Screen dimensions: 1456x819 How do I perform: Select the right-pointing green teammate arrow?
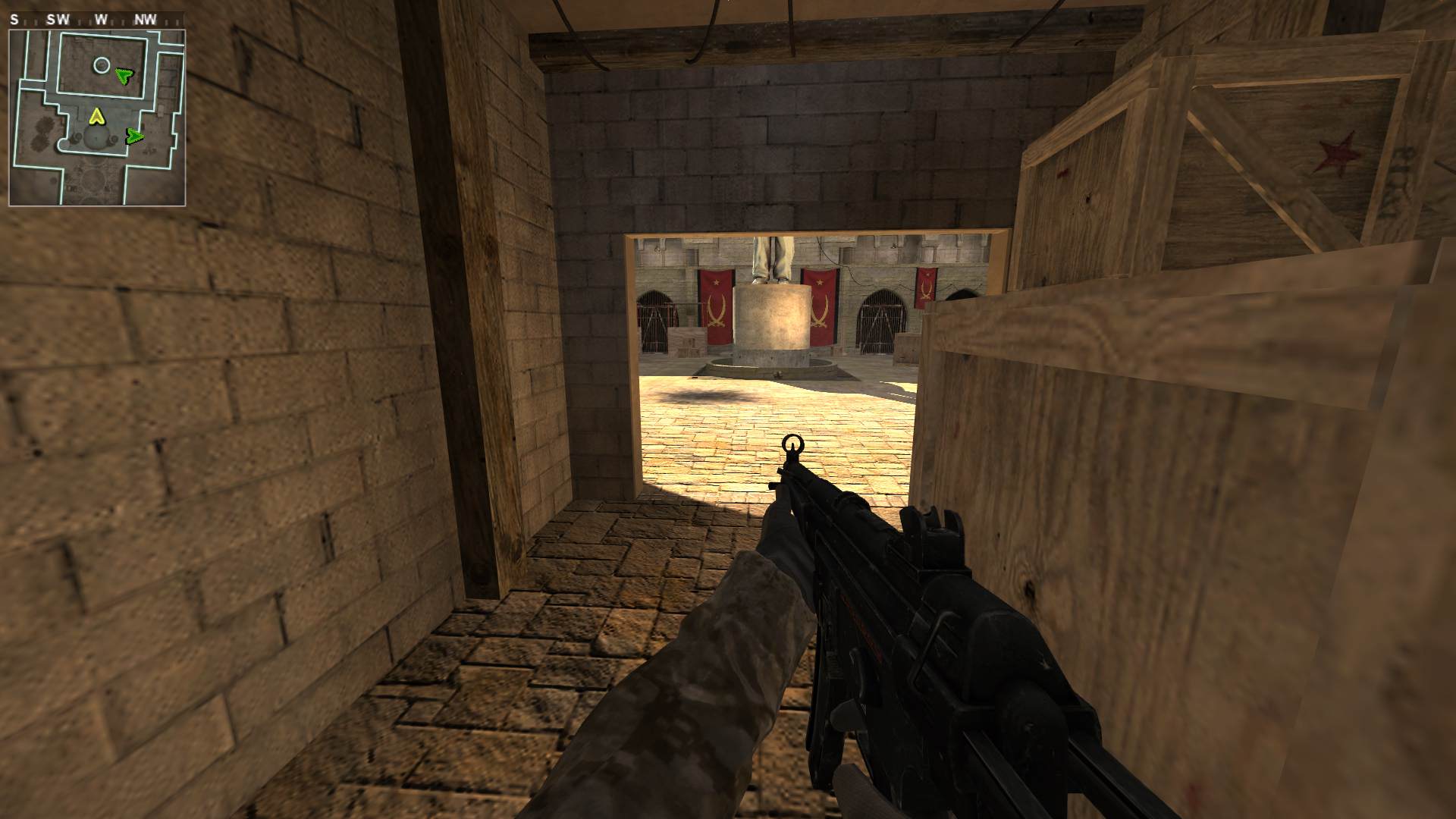click(x=134, y=136)
